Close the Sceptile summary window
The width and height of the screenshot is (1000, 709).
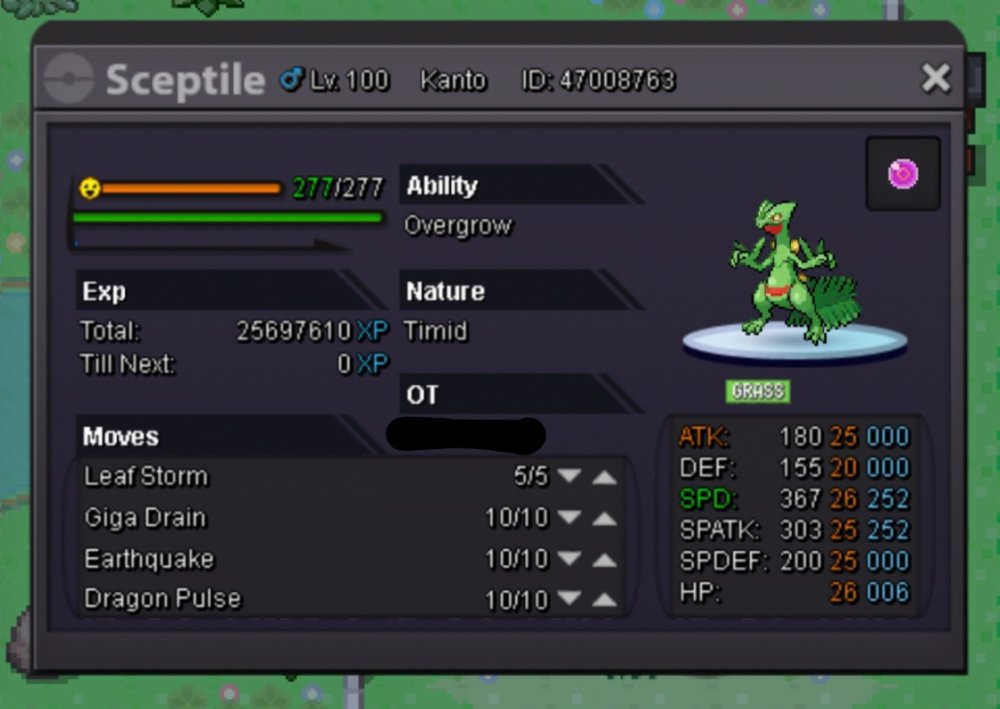click(x=935, y=78)
